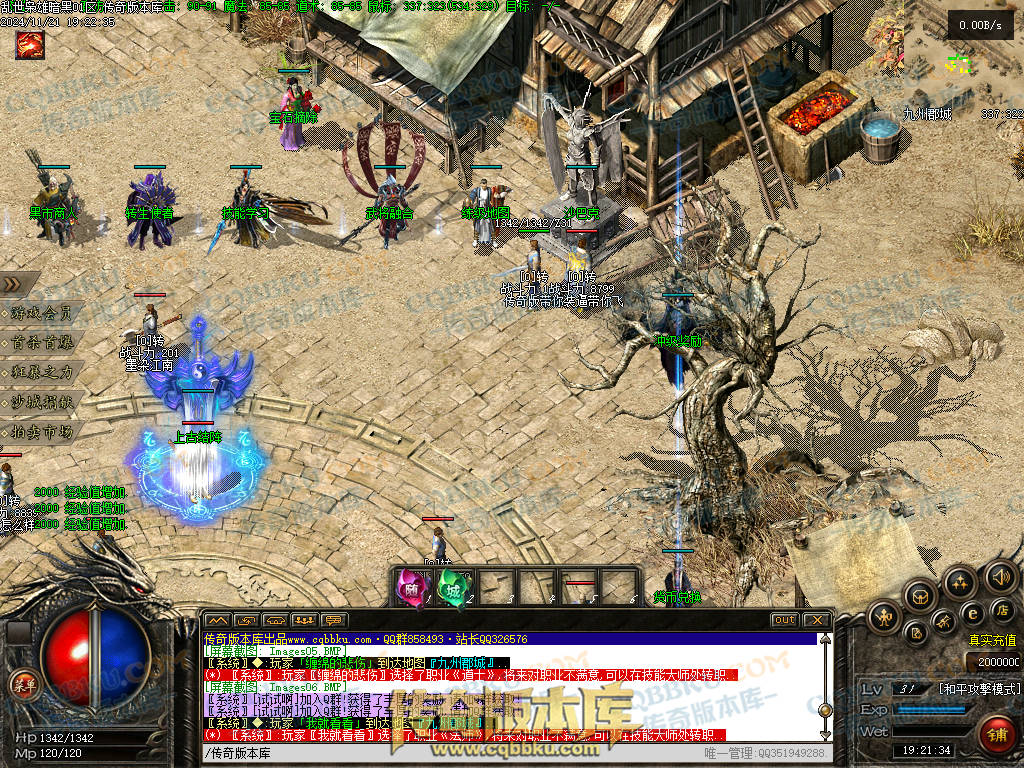Toggle sound with the speaker icon
This screenshot has width=1024, height=768.
coord(1000,576)
